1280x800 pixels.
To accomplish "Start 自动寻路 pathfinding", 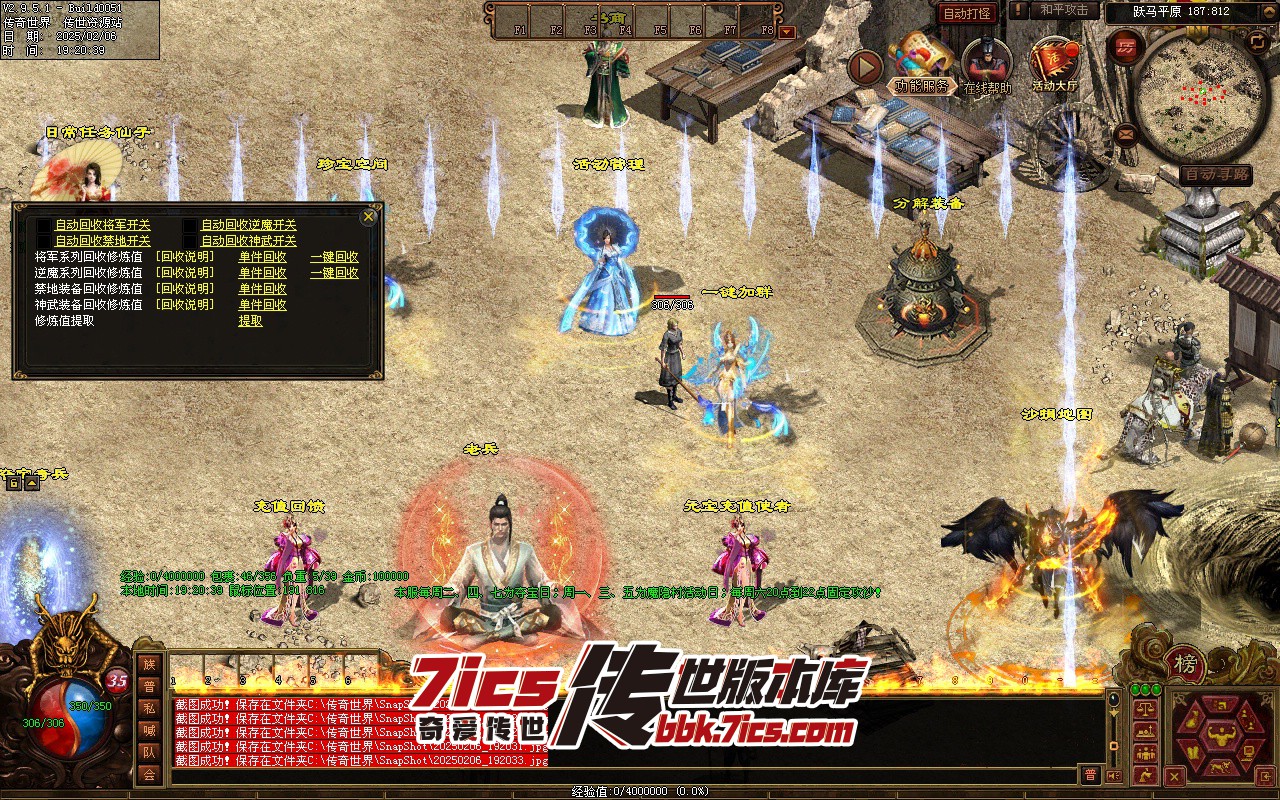I will (1215, 175).
